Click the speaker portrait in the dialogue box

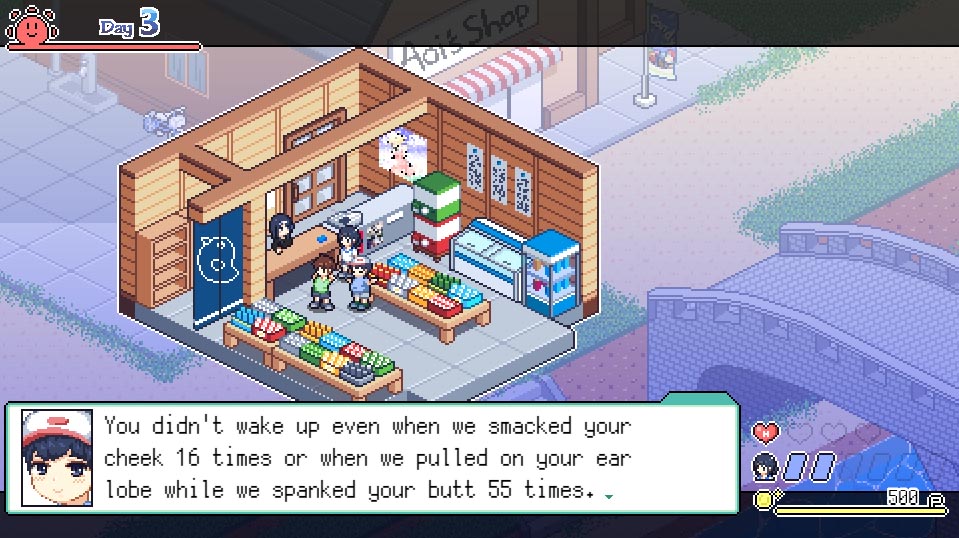57,457
